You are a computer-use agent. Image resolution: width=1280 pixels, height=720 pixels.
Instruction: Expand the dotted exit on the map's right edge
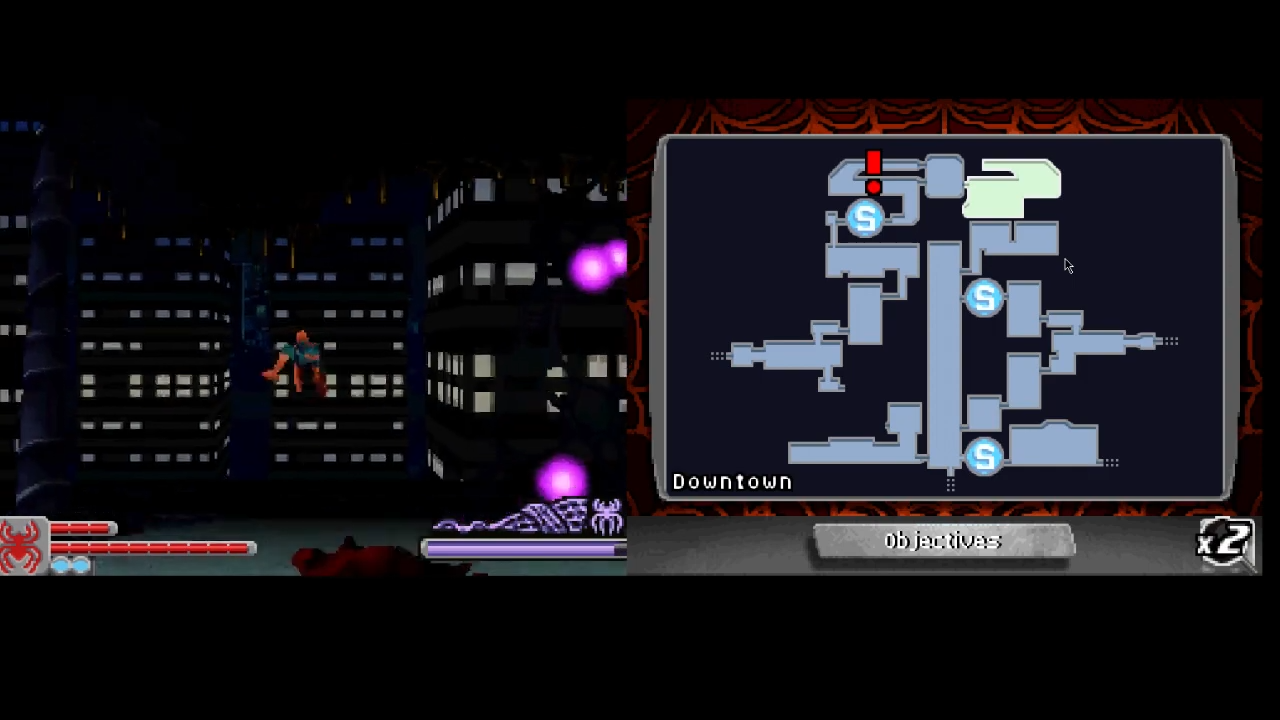(x=1172, y=341)
